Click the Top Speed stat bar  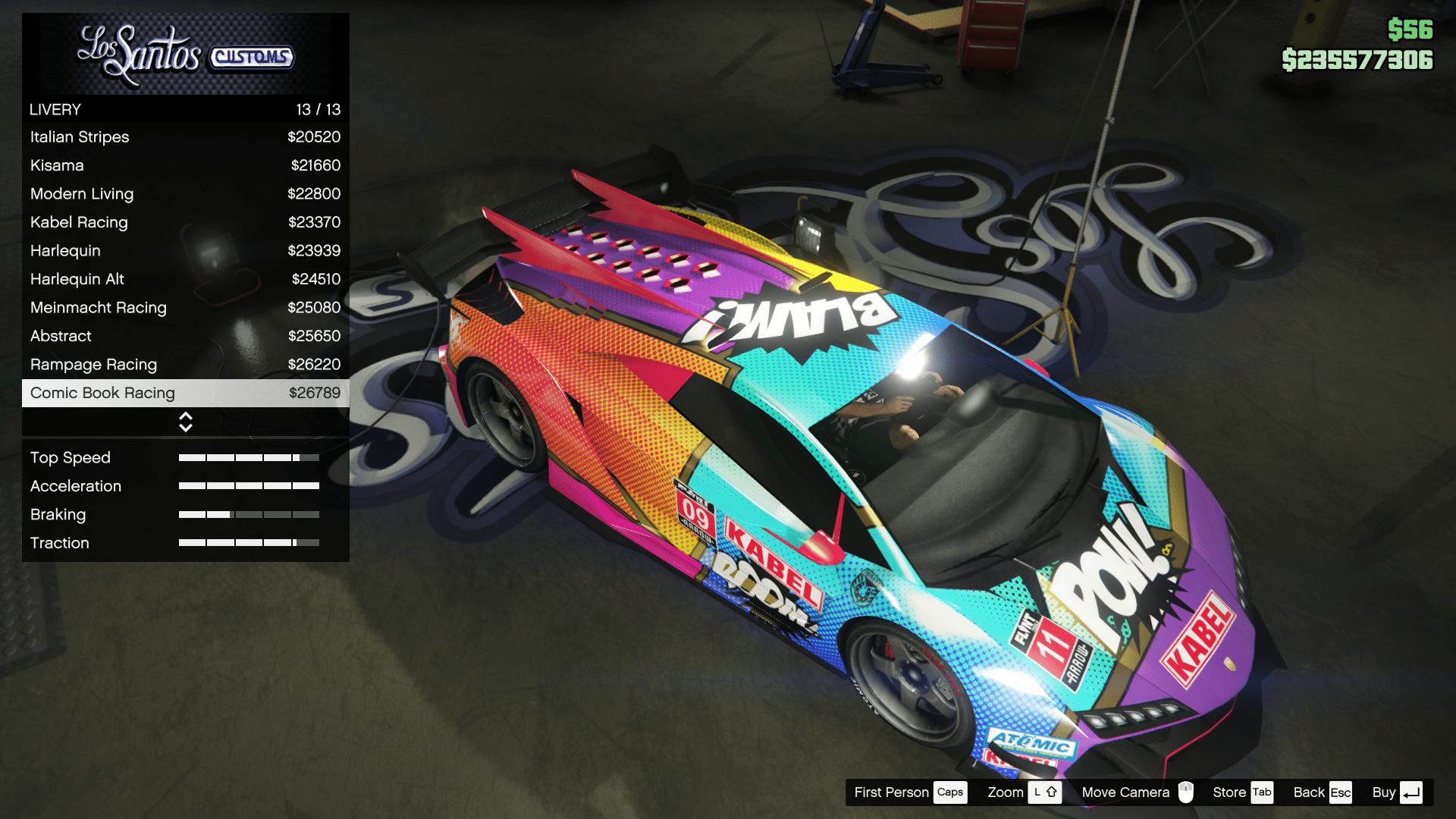tap(249, 457)
